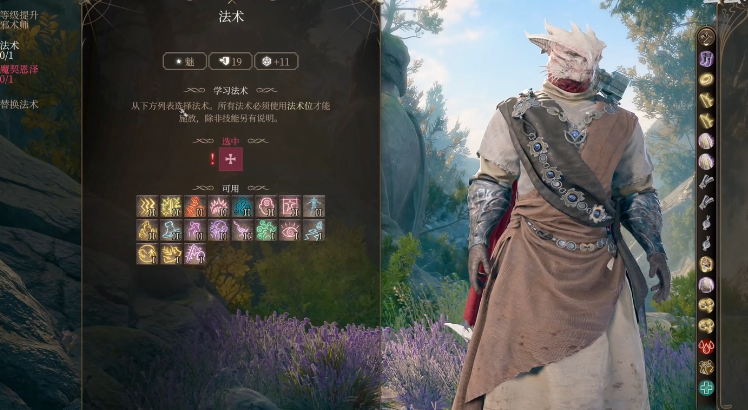Screen dimensions: 748x410
Task: Click the red icon in the side bar
Action: point(707,346)
